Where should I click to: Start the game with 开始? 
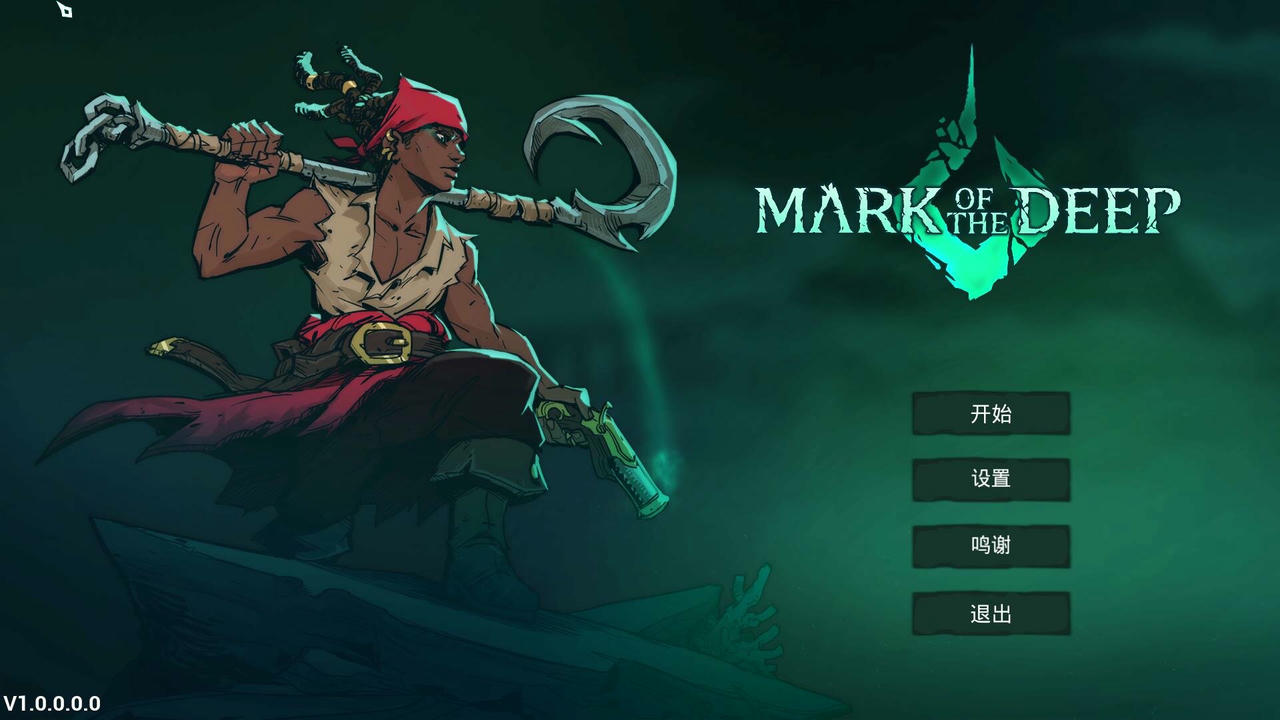click(x=991, y=414)
